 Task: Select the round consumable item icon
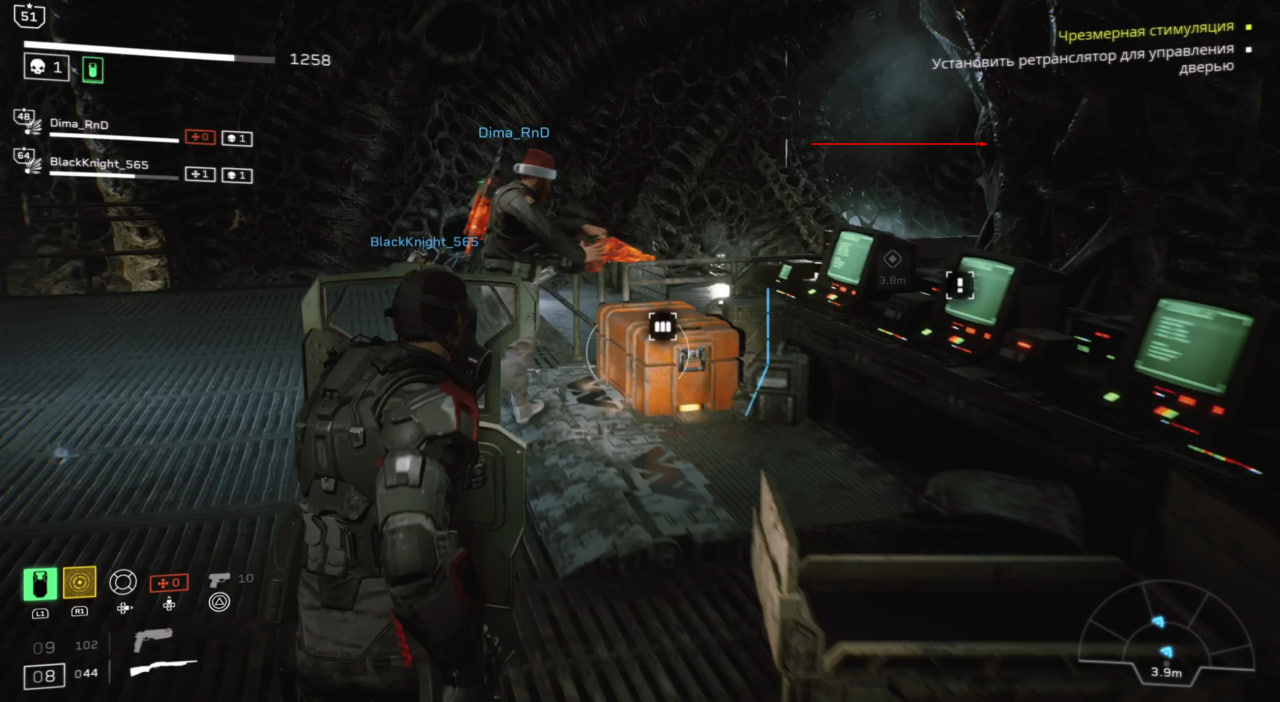(123, 582)
